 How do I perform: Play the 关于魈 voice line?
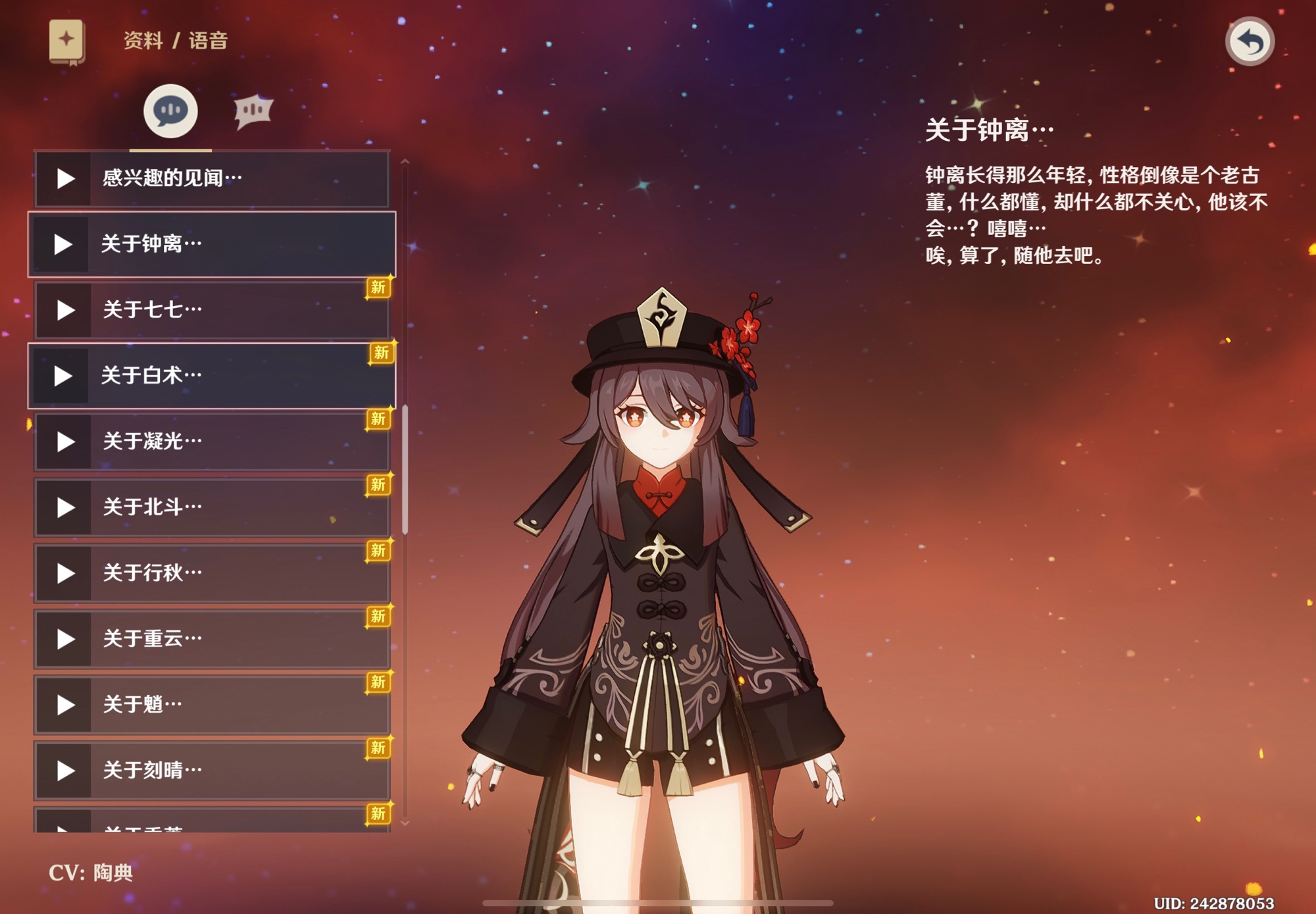tap(64, 705)
